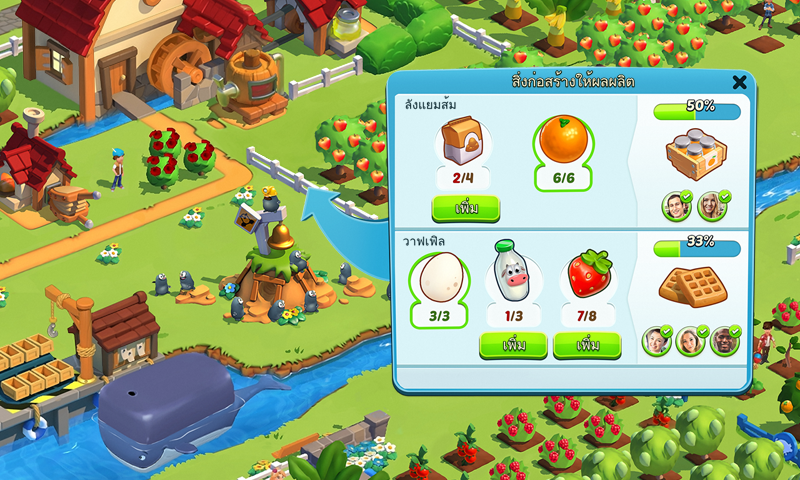Select the carton ingredient icon

pyautogui.click(x=463, y=141)
